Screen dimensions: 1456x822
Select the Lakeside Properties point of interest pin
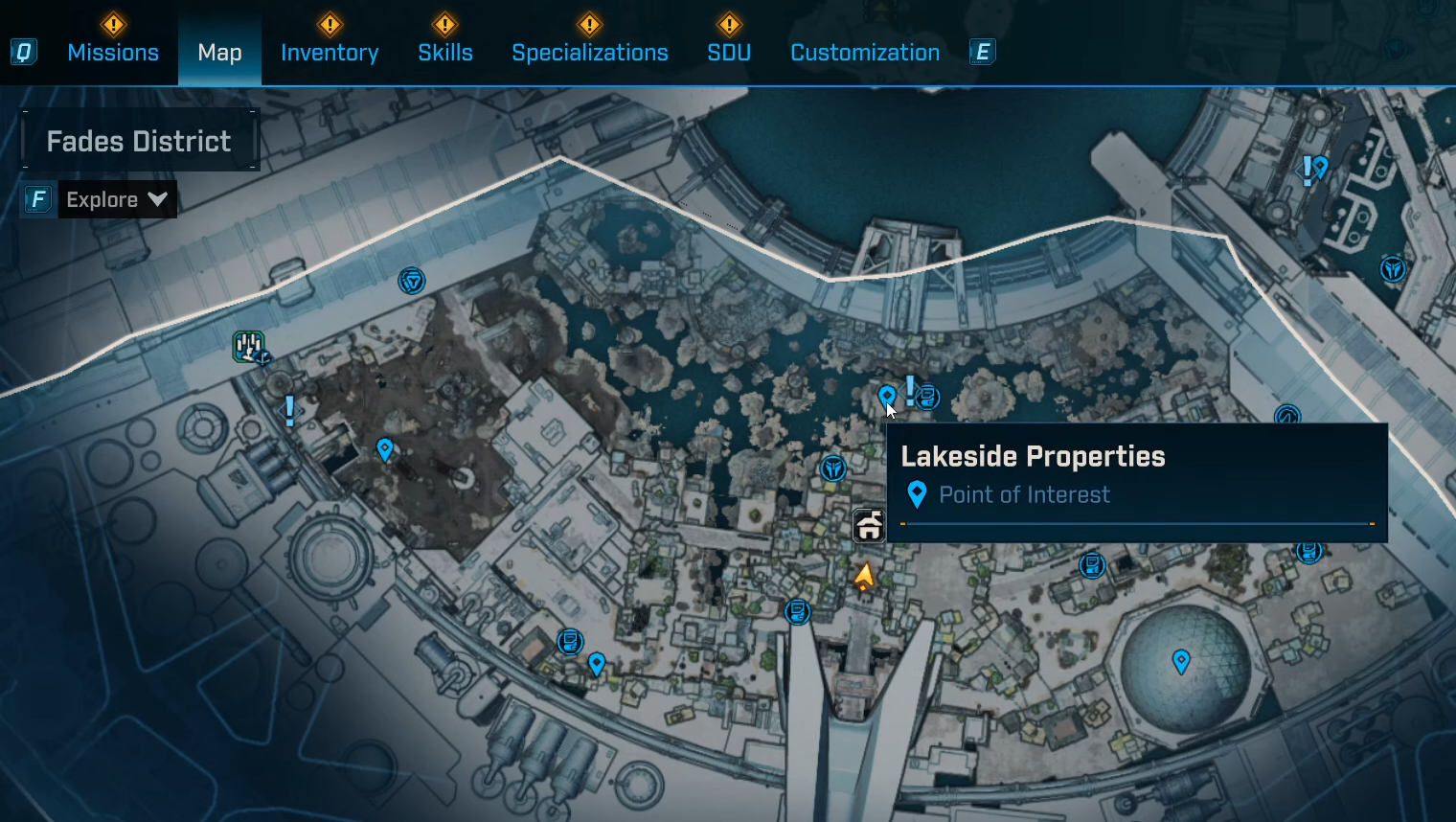(x=887, y=396)
